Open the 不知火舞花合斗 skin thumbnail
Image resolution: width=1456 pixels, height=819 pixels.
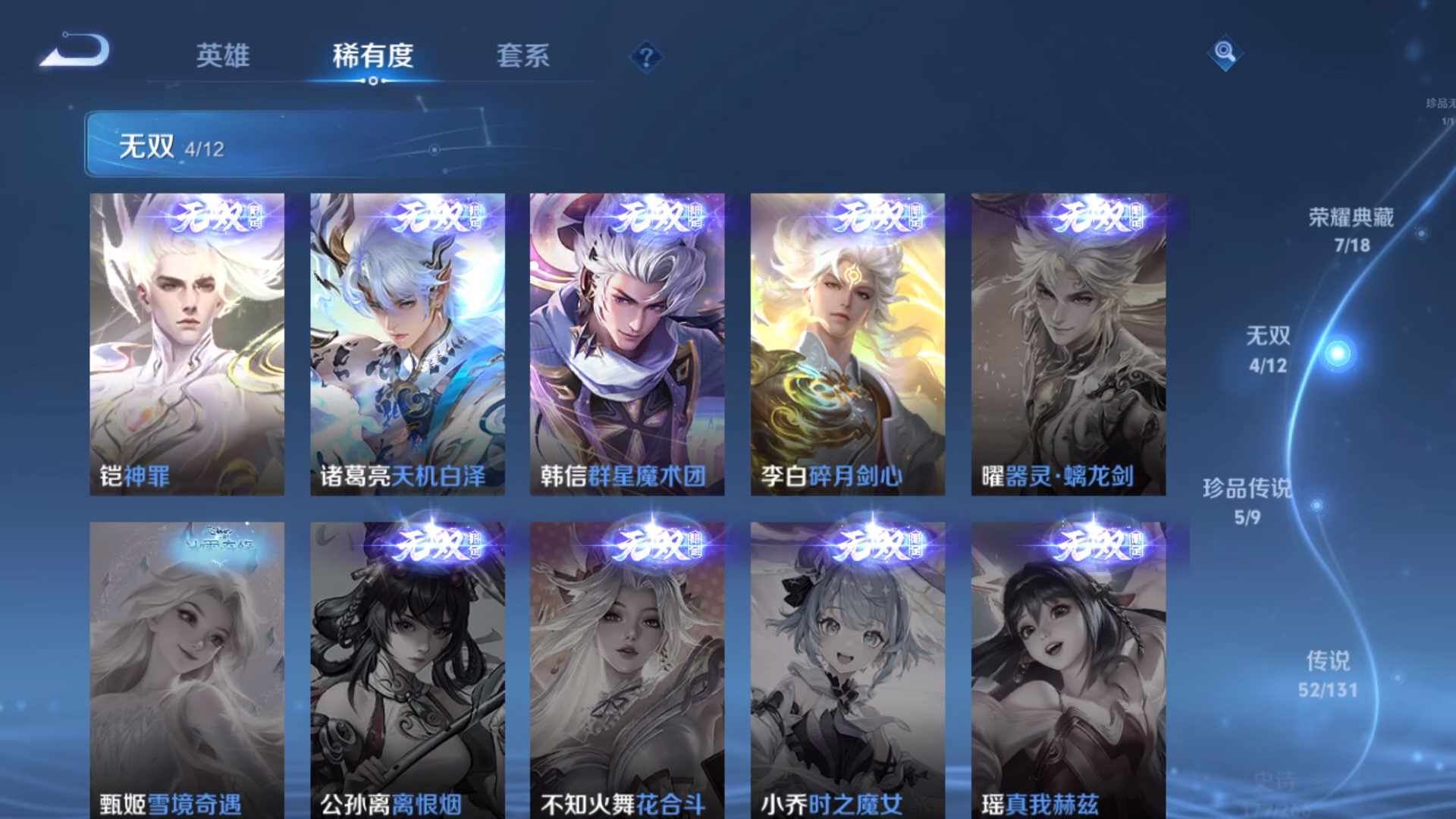pos(626,667)
